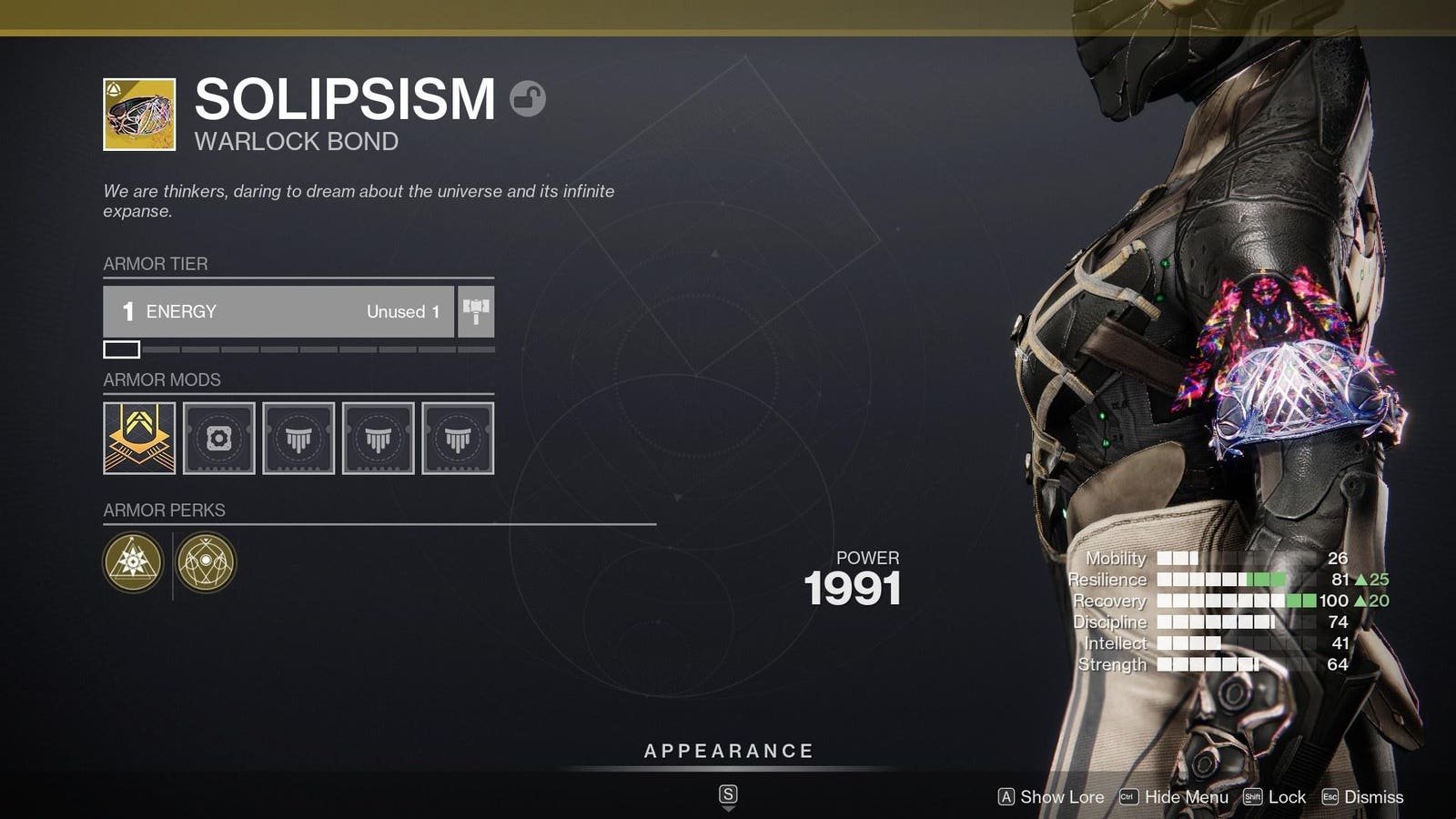Dismiss the item details screen
The width and height of the screenshot is (1456, 819).
[1362, 797]
